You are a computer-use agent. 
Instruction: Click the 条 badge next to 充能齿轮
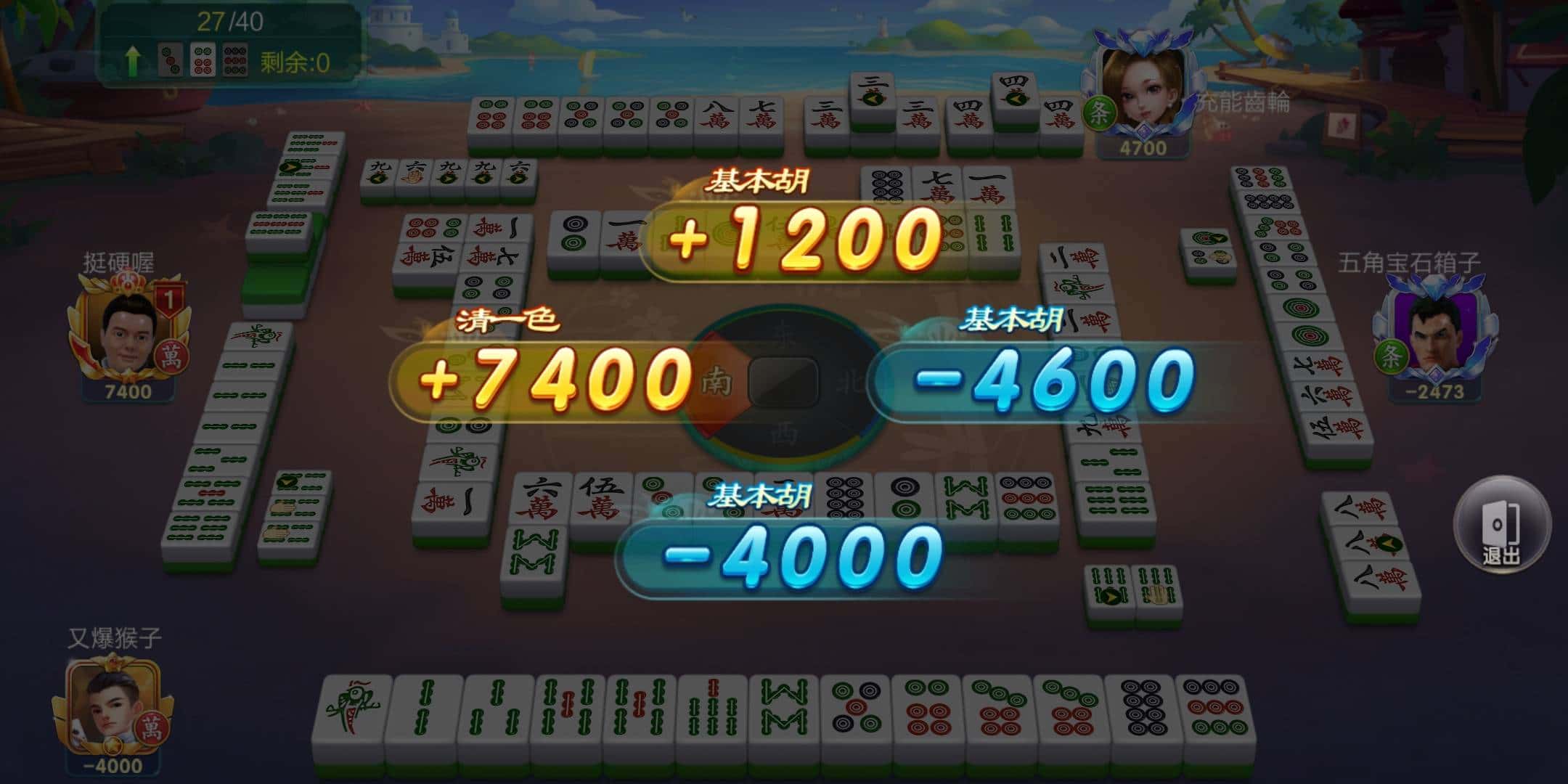click(1100, 108)
